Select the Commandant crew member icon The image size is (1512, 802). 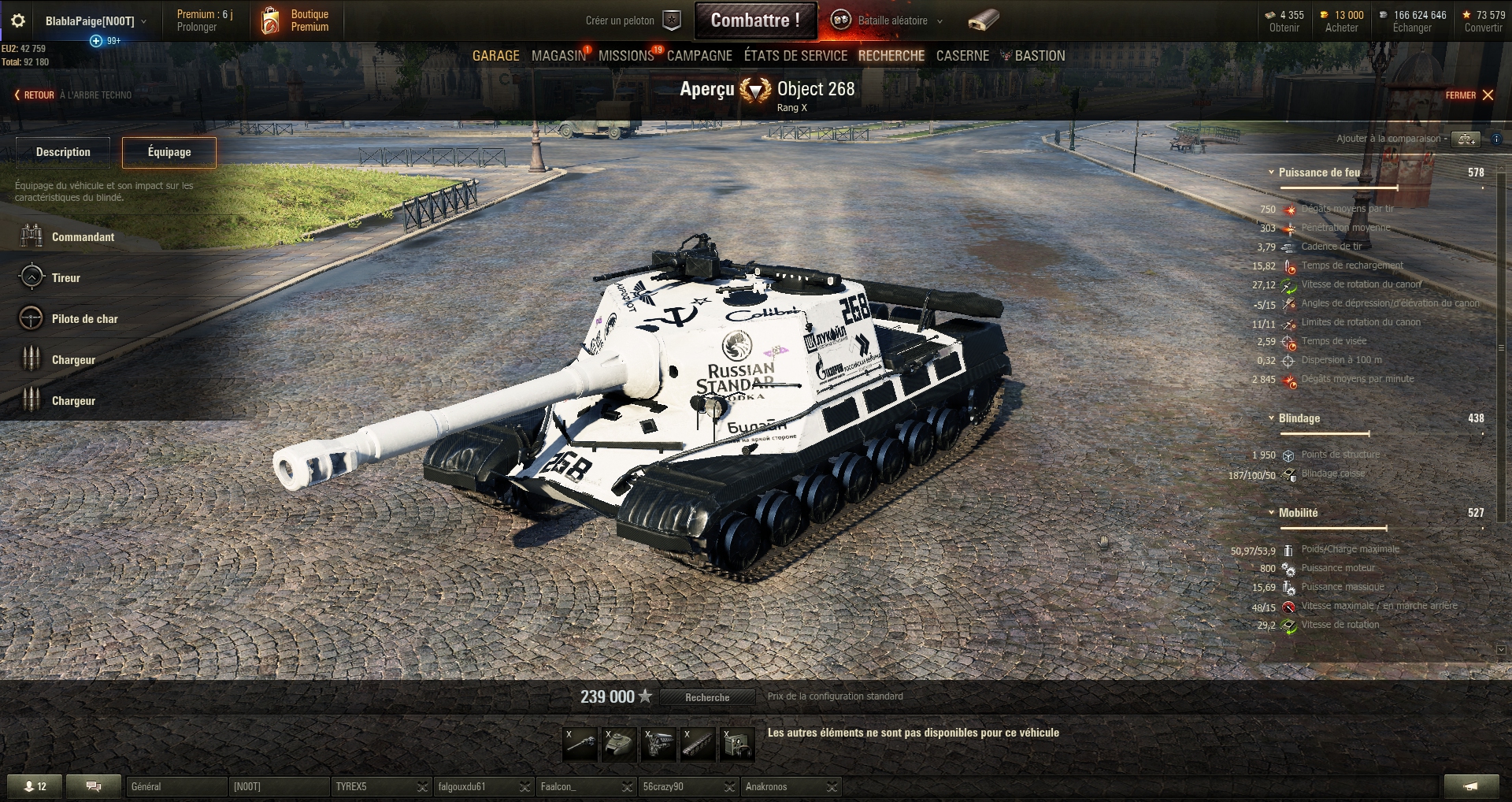pos(31,236)
